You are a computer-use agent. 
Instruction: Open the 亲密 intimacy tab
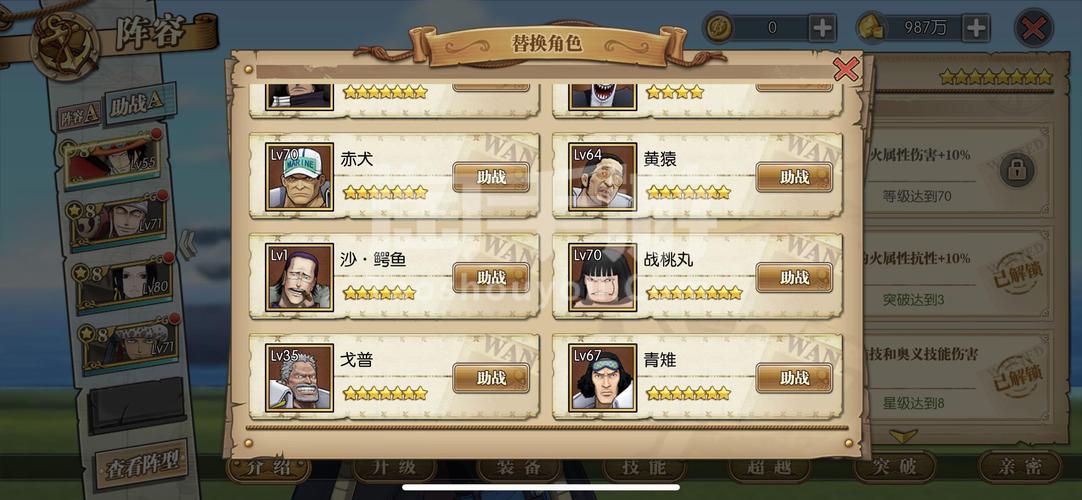tap(1018, 468)
